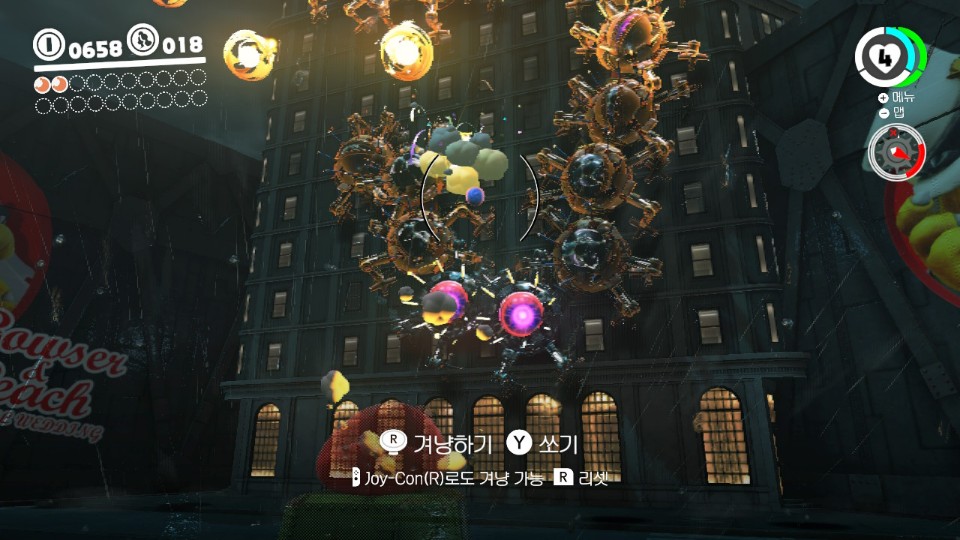The height and width of the screenshot is (540, 960).
Task: Click the compass in the HUD
Action: [x=897, y=152]
